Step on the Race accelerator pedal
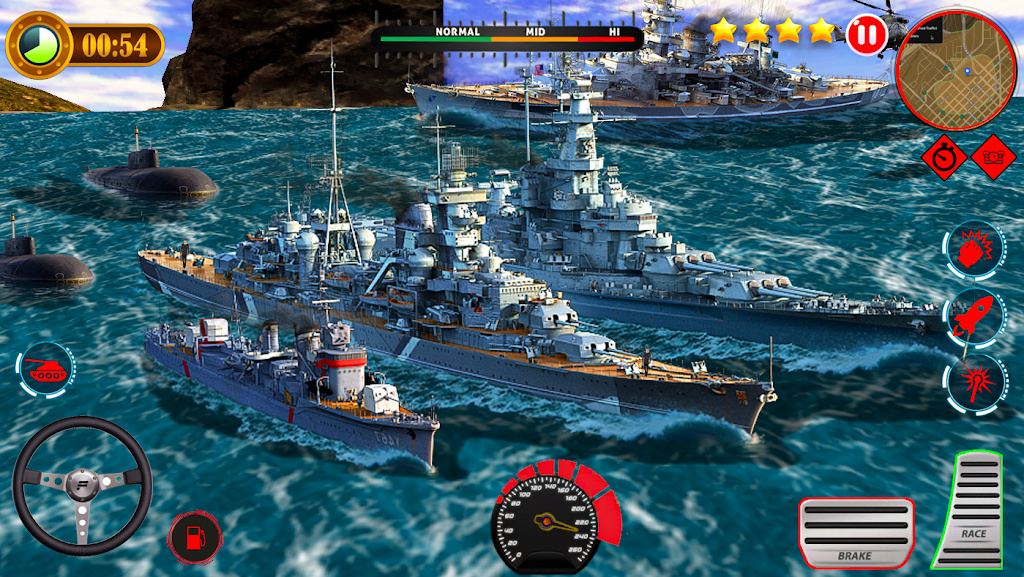 pos(971,510)
